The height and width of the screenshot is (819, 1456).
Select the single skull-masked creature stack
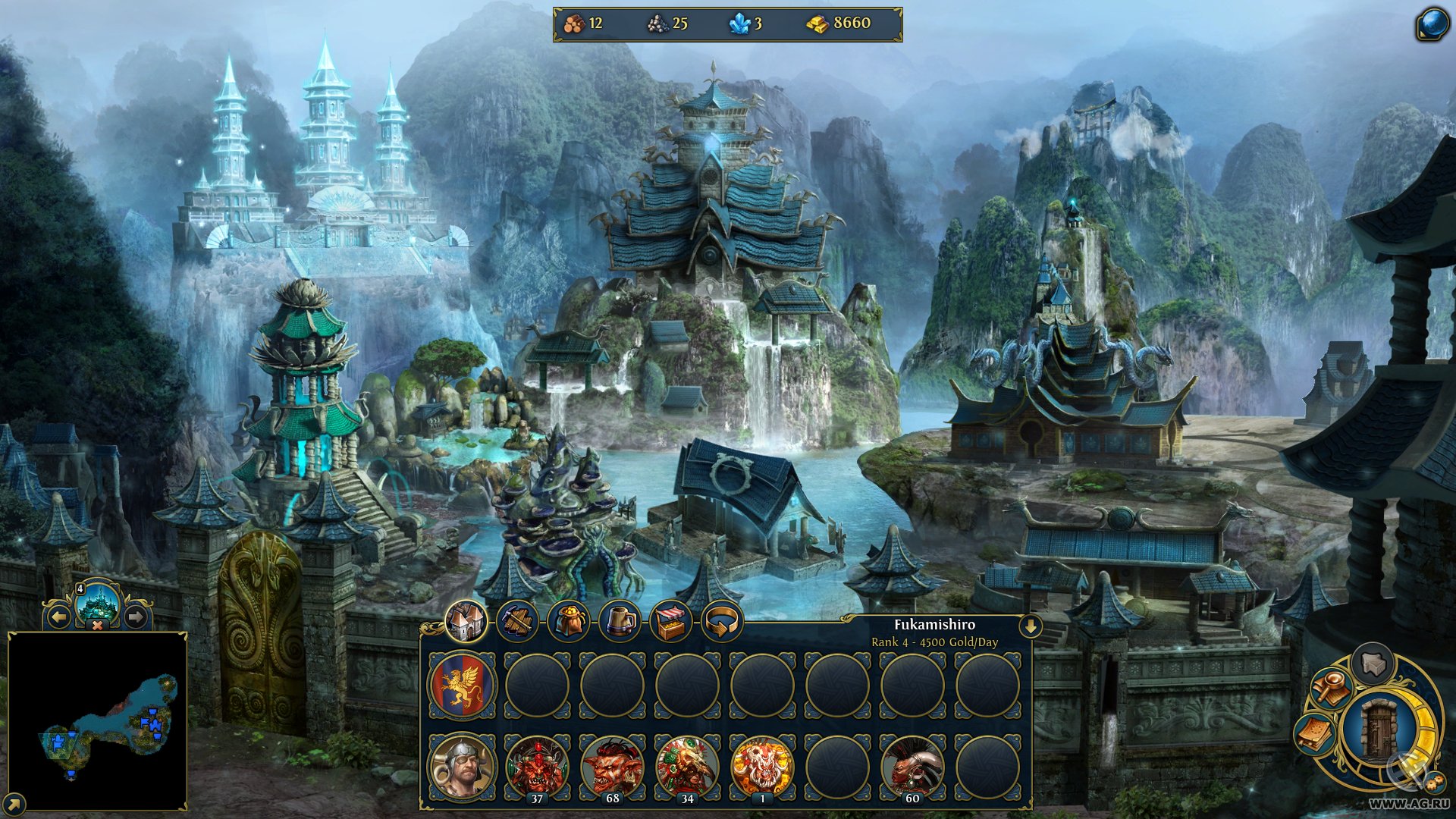point(762,766)
